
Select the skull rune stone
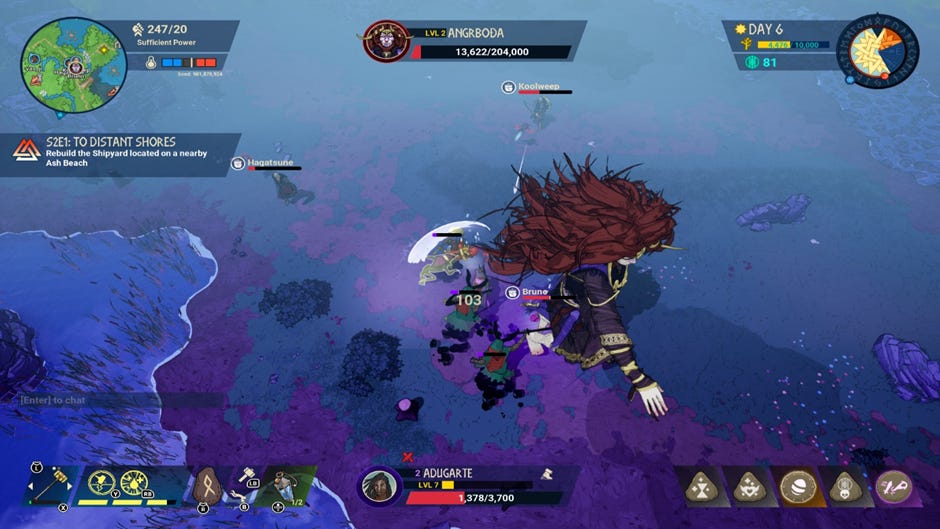[845, 487]
